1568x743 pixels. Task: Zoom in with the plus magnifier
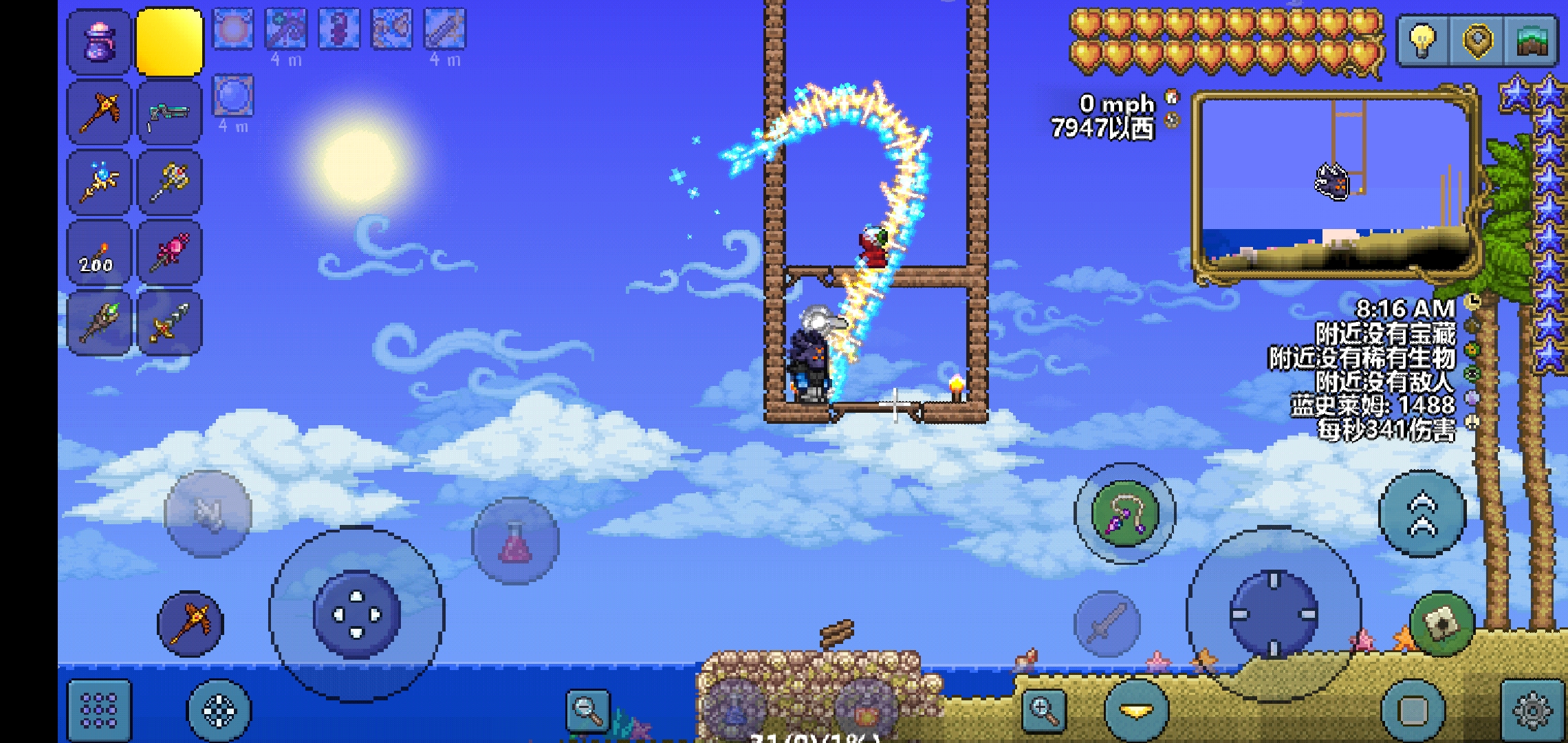(1044, 709)
